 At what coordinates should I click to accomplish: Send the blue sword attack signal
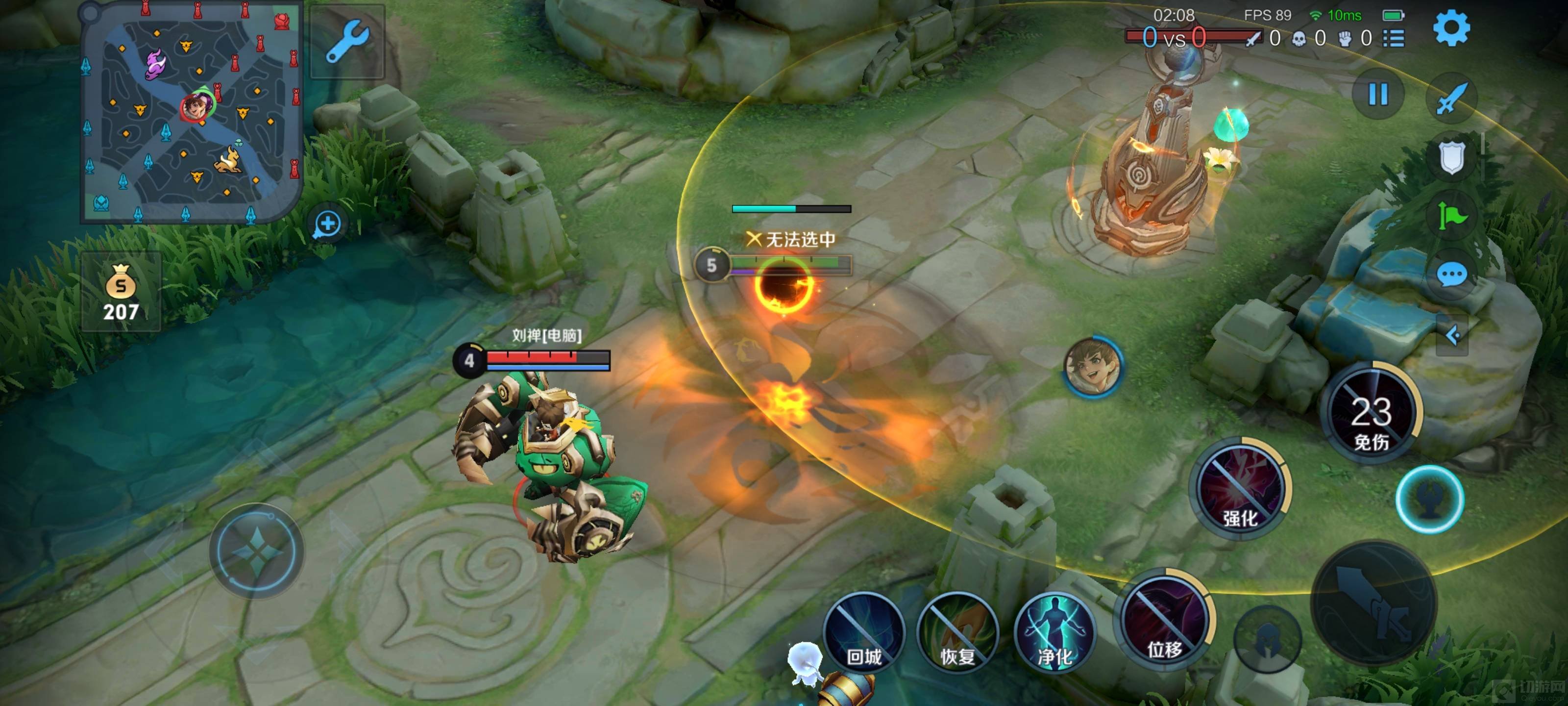pyautogui.click(x=1452, y=98)
